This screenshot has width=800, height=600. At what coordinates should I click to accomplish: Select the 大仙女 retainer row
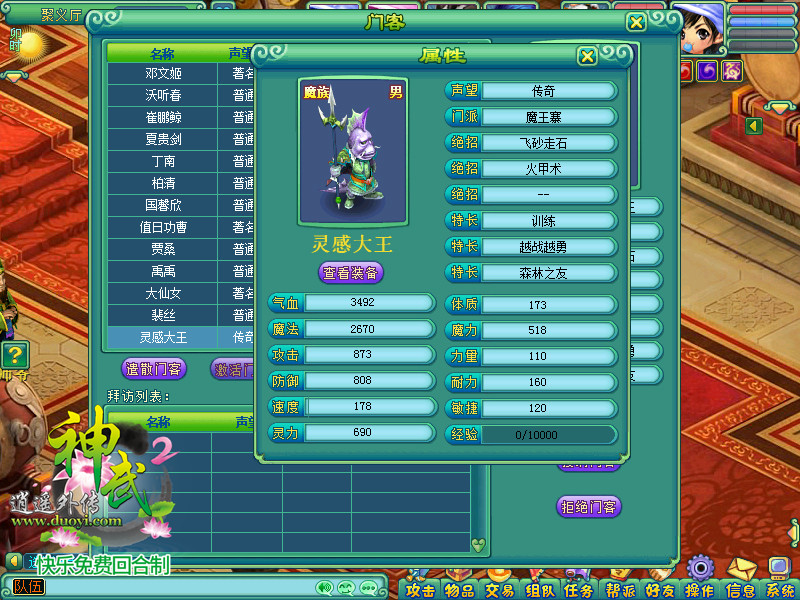pos(162,294)
